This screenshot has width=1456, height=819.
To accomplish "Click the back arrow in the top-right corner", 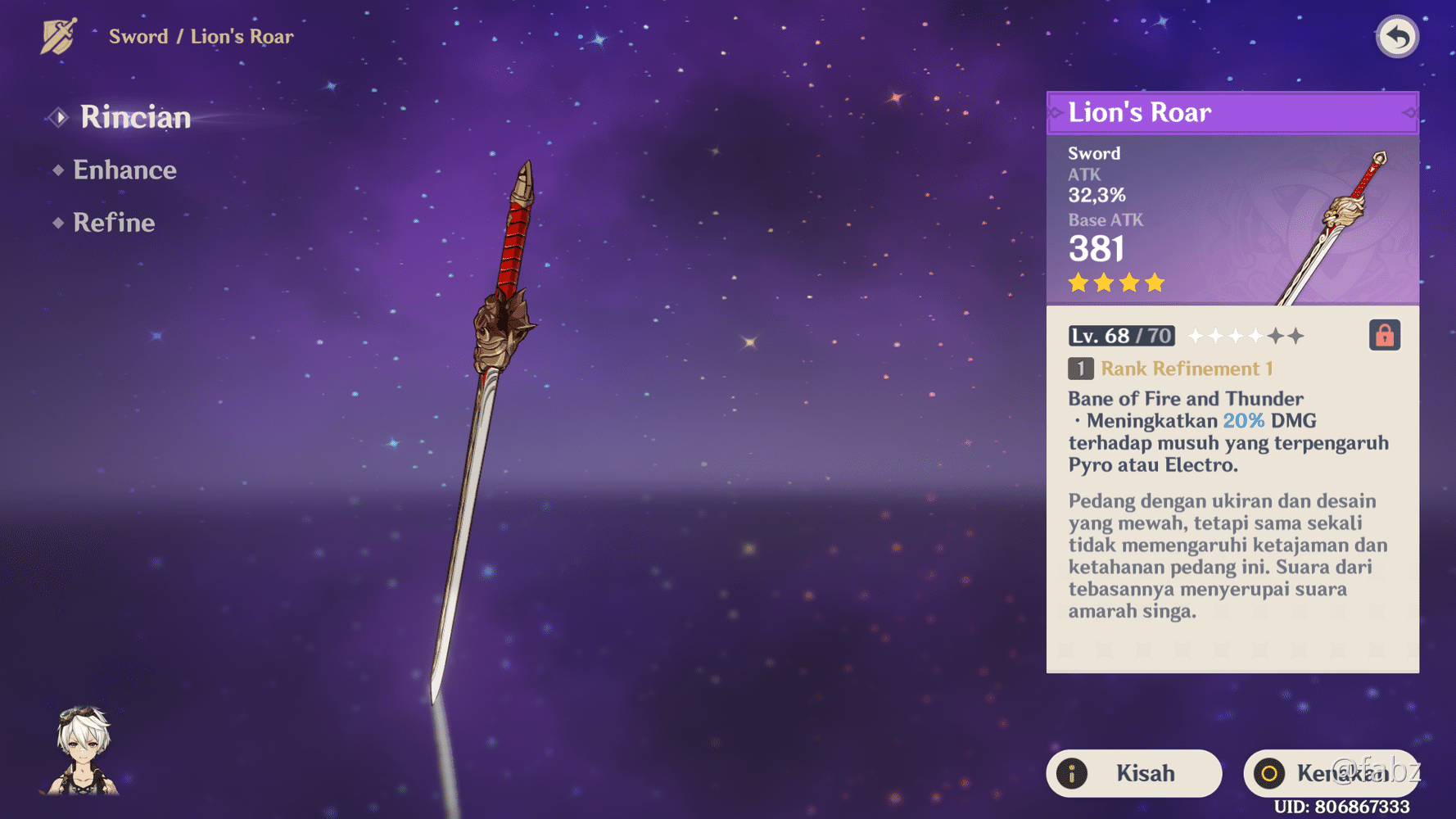I will click(x=1396, y=35).
